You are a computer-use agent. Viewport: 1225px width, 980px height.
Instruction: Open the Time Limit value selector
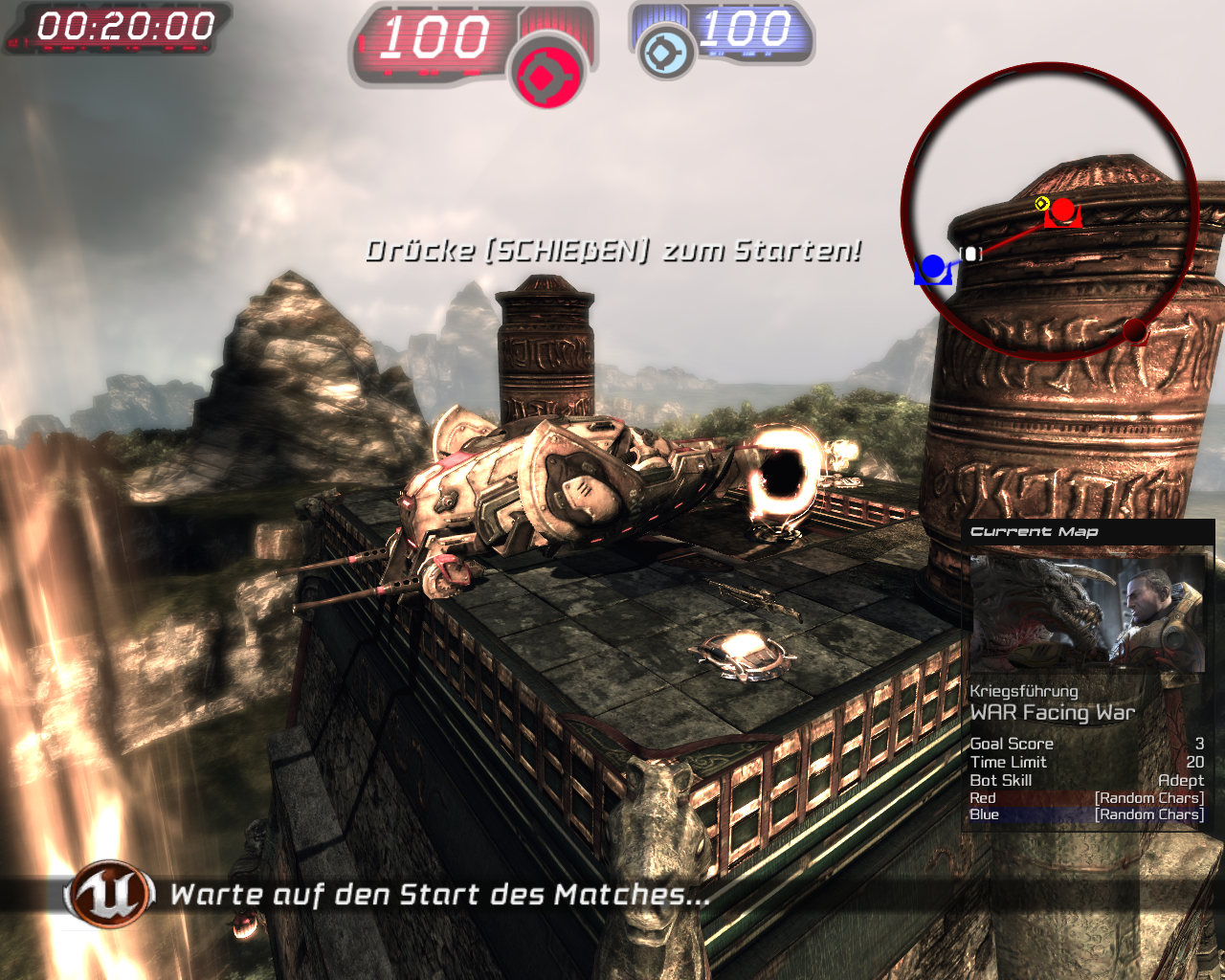[1193, 762]
